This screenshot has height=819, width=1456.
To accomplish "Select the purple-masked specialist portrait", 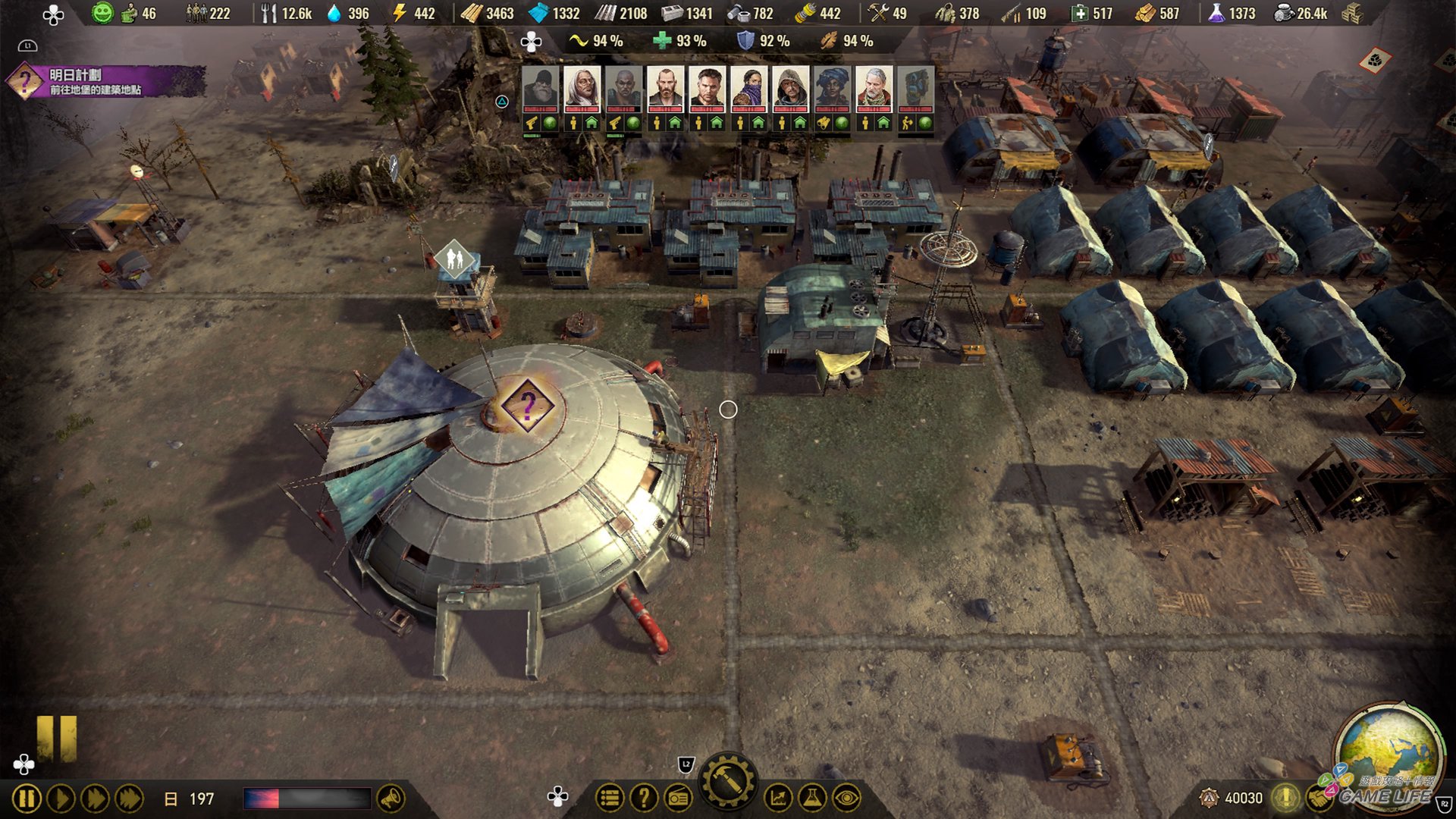I will pos(748,89).
